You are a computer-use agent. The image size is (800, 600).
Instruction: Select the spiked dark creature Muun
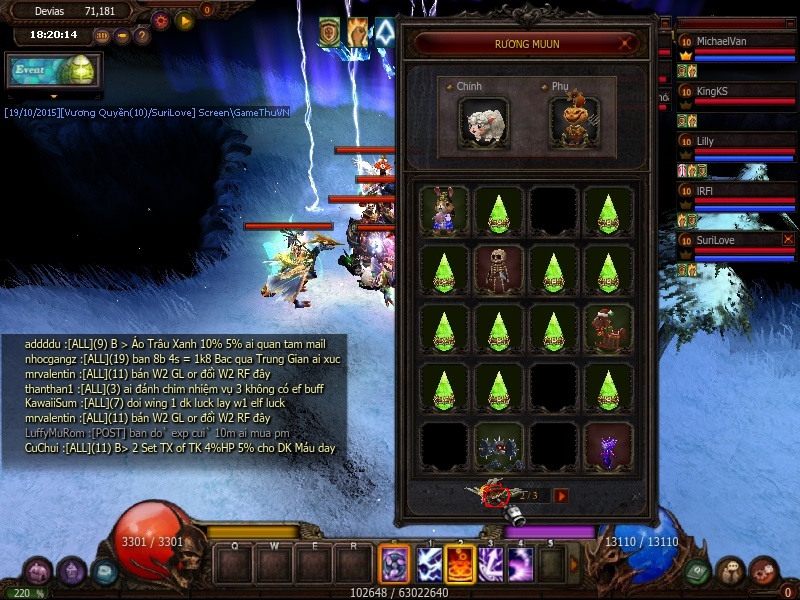[x=499, y=445]
